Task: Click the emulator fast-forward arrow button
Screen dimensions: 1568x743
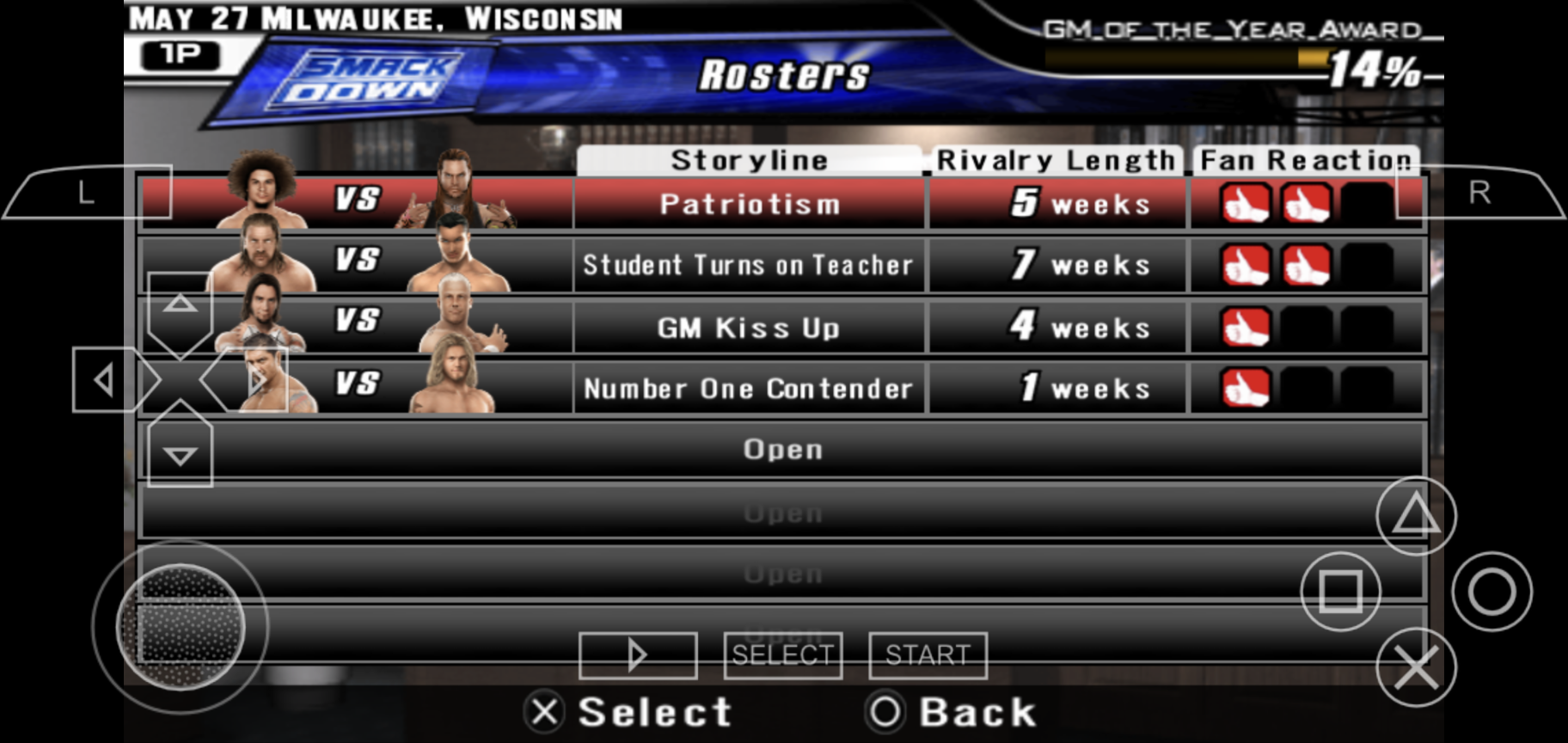Action: click(x=637, y=655)
